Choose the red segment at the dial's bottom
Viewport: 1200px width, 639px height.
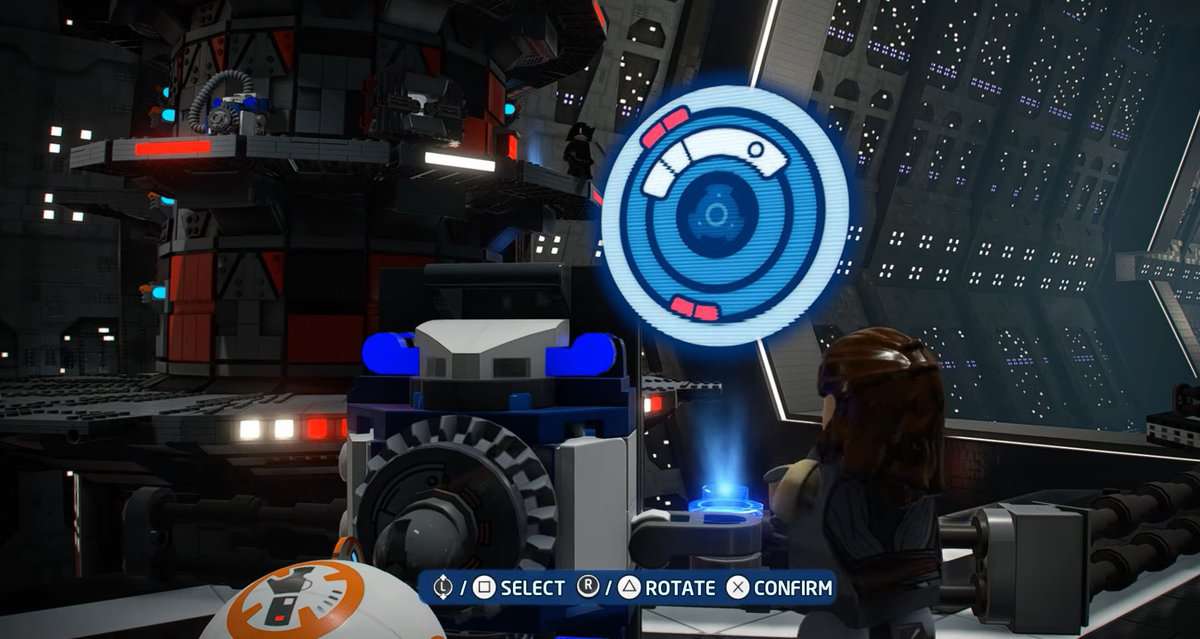694,308
